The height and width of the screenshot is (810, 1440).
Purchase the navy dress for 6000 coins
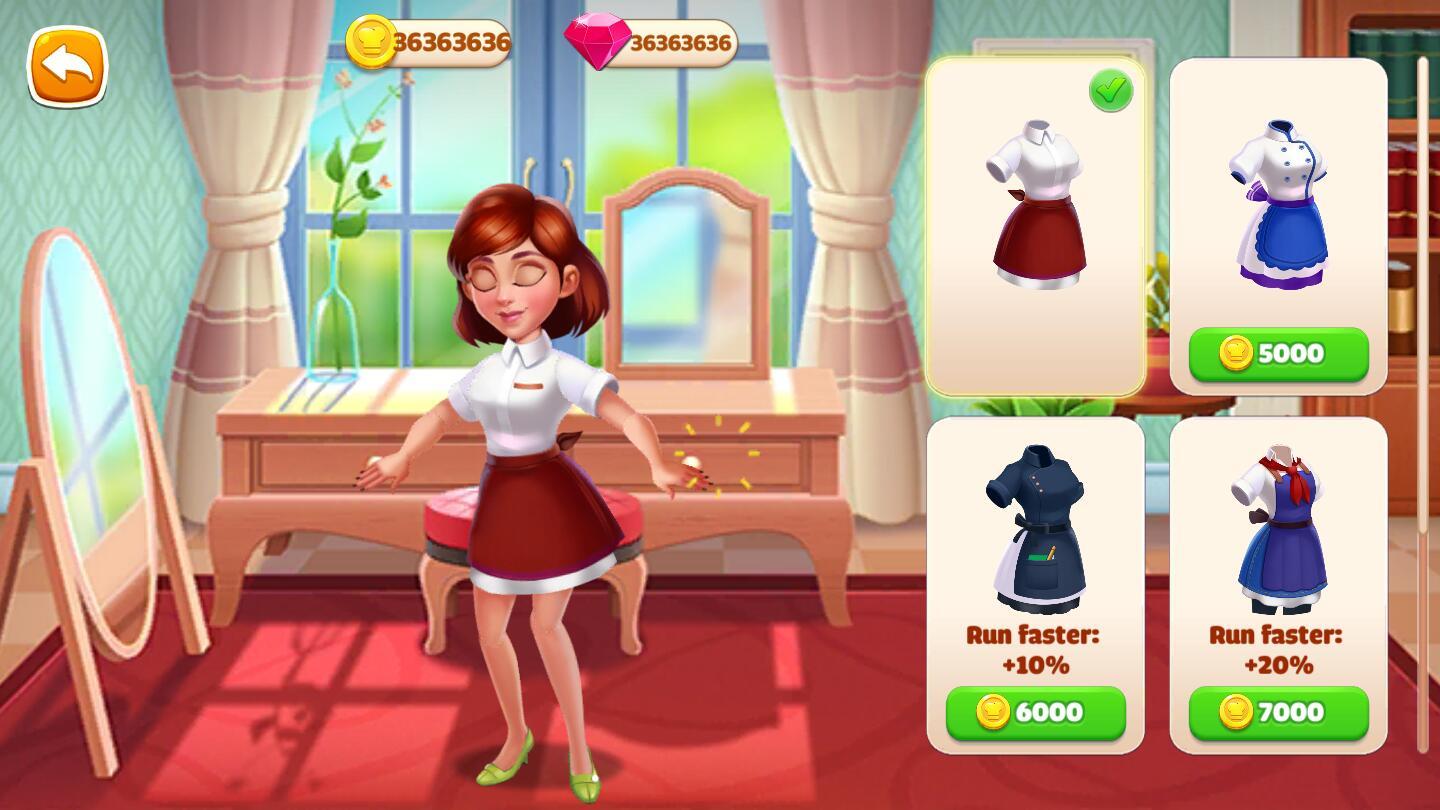pos(1036,712)
